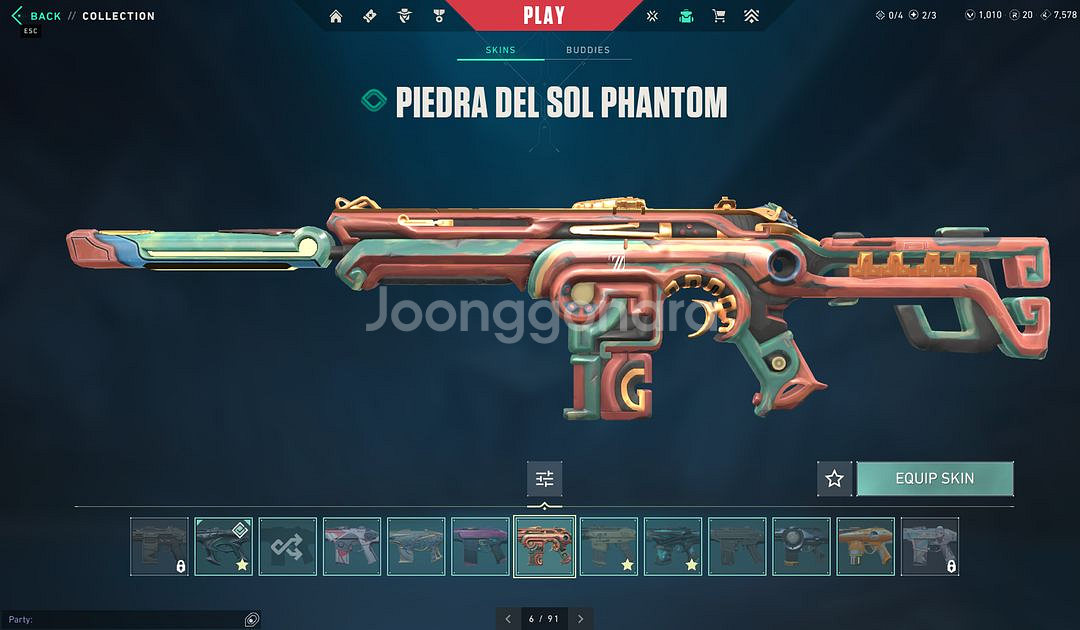Open the Store shopping cart icon

pos(718,16)
